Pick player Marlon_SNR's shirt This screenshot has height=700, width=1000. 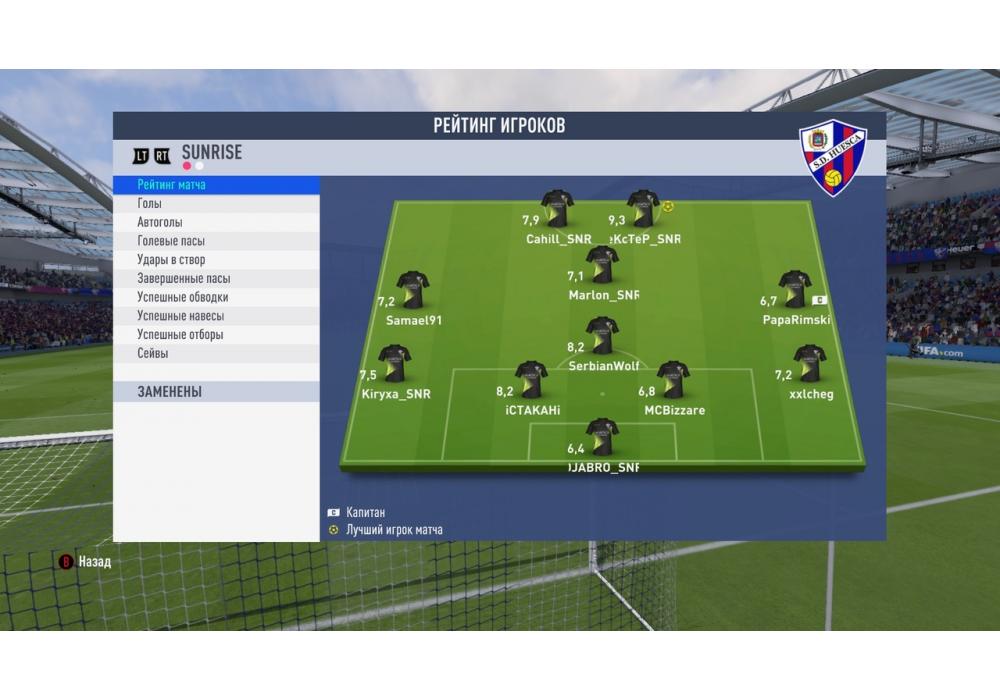pyautogui.click(x=602, y=265)
